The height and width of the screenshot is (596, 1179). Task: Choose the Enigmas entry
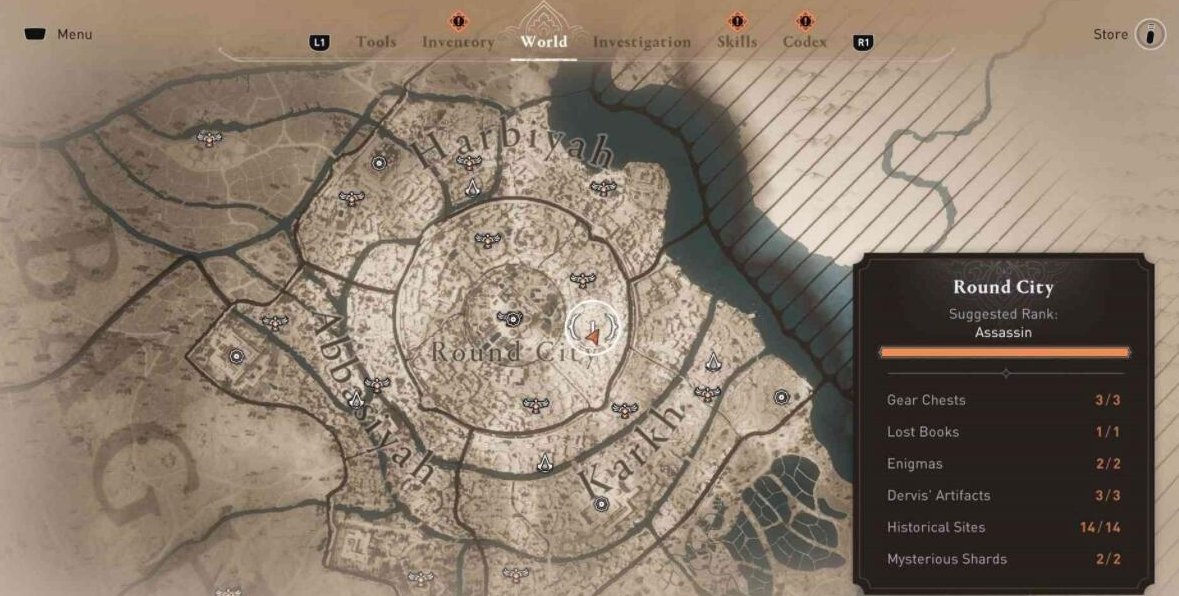coord(1004,464)
